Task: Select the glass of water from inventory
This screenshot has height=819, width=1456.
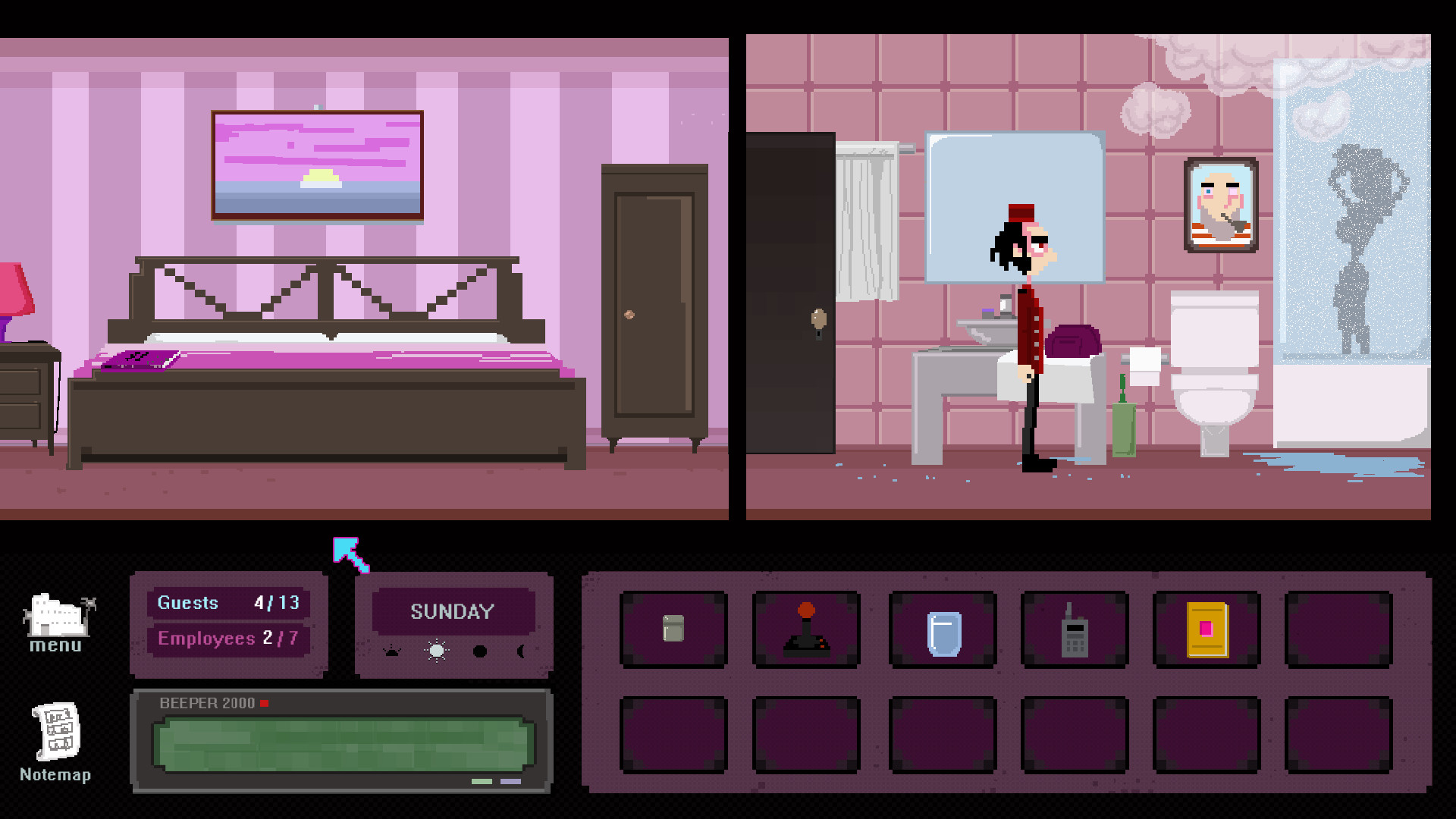Action: tap(940, 631)
